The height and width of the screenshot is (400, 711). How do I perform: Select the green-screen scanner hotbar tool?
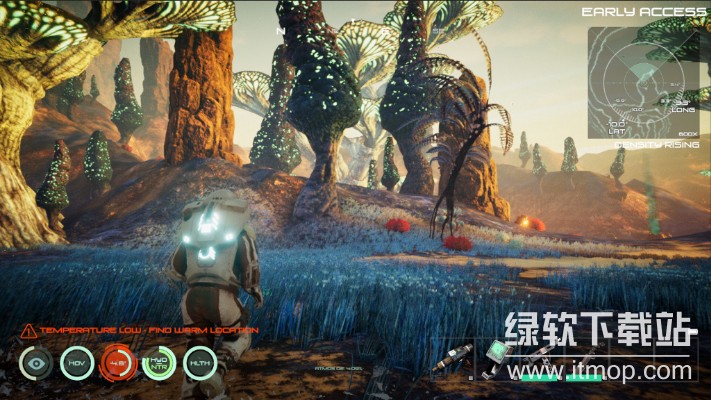tap(499, 354)
